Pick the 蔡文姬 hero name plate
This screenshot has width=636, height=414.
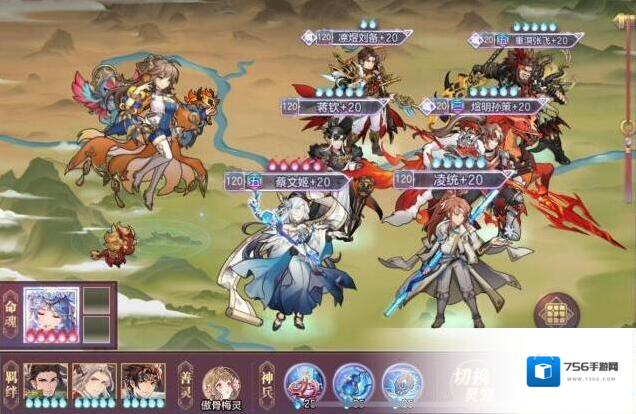[x=290, y=181]
